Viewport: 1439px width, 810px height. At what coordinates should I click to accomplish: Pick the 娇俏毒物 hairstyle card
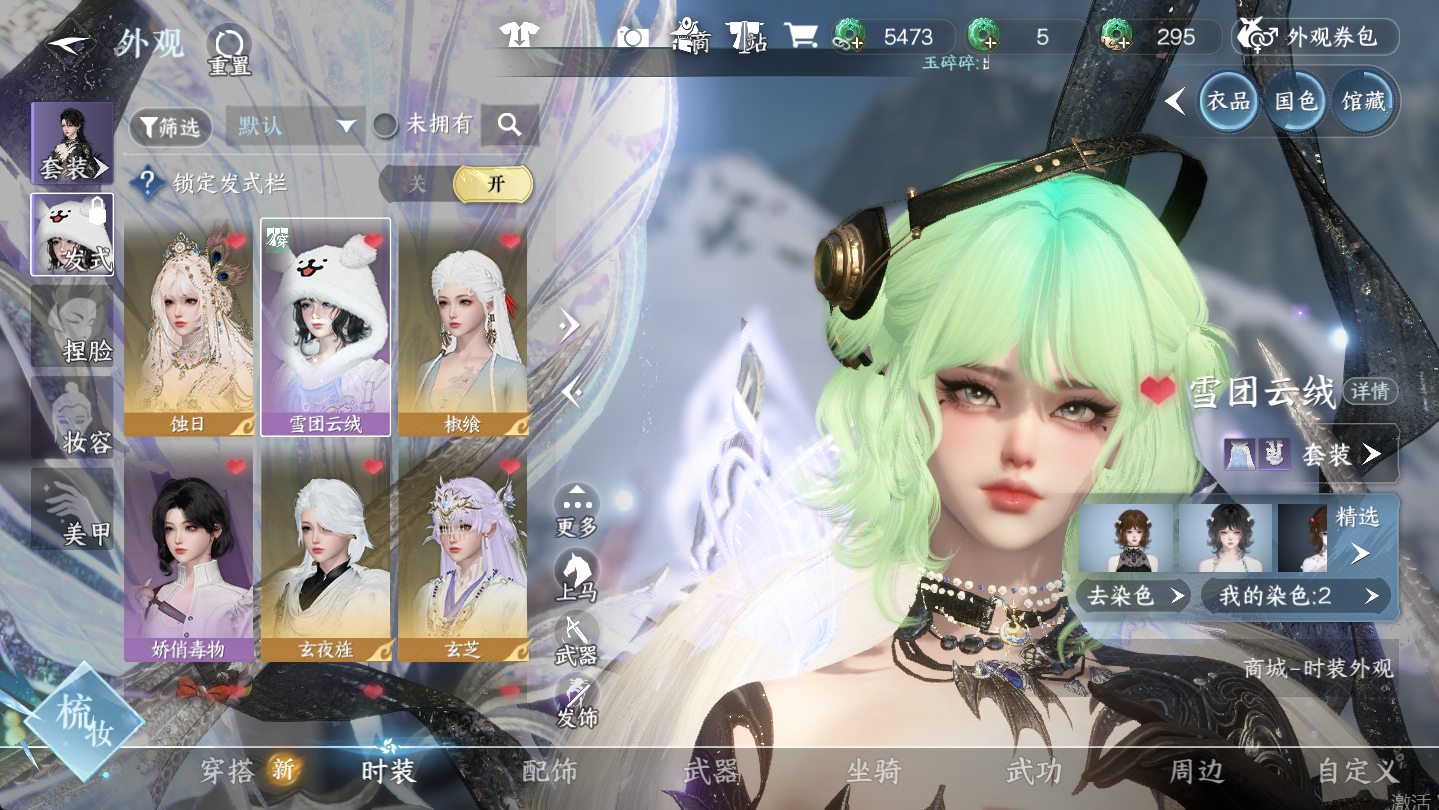pyautogui.click(x=189, y=553)
